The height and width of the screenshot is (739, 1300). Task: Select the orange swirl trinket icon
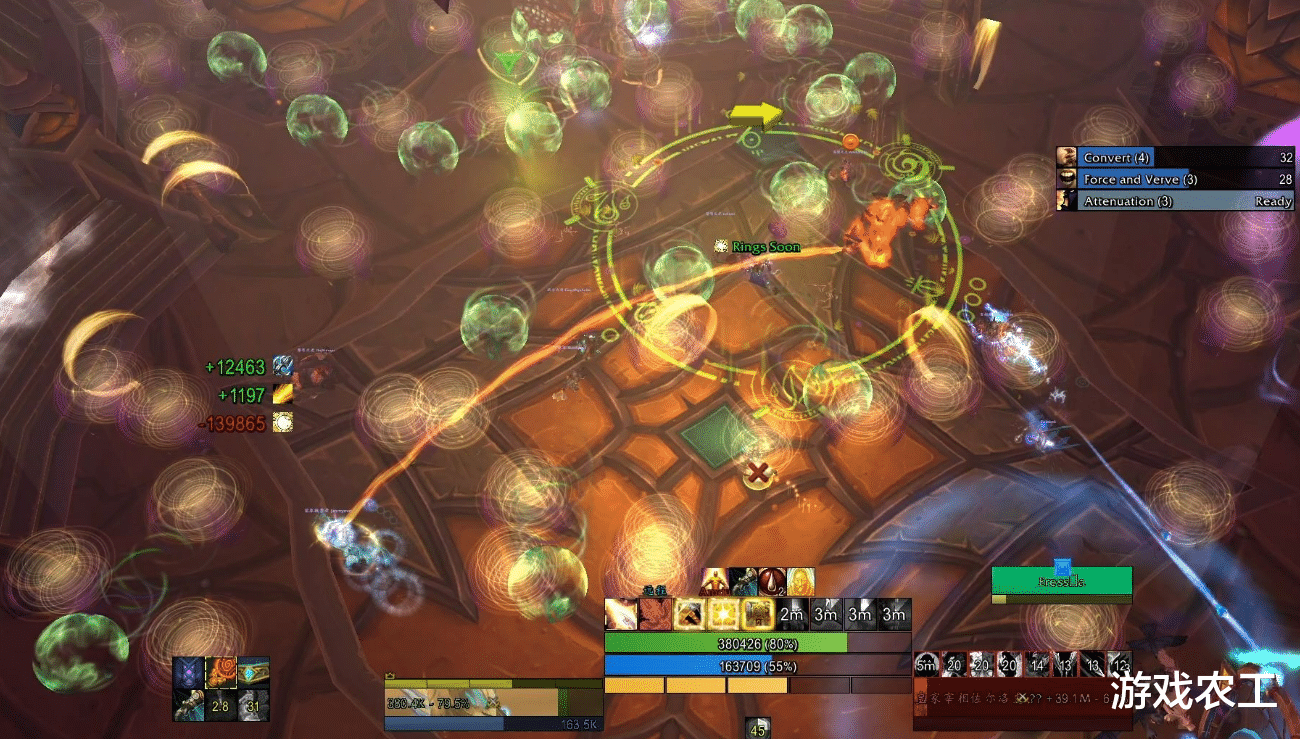[x=220, y=672]
